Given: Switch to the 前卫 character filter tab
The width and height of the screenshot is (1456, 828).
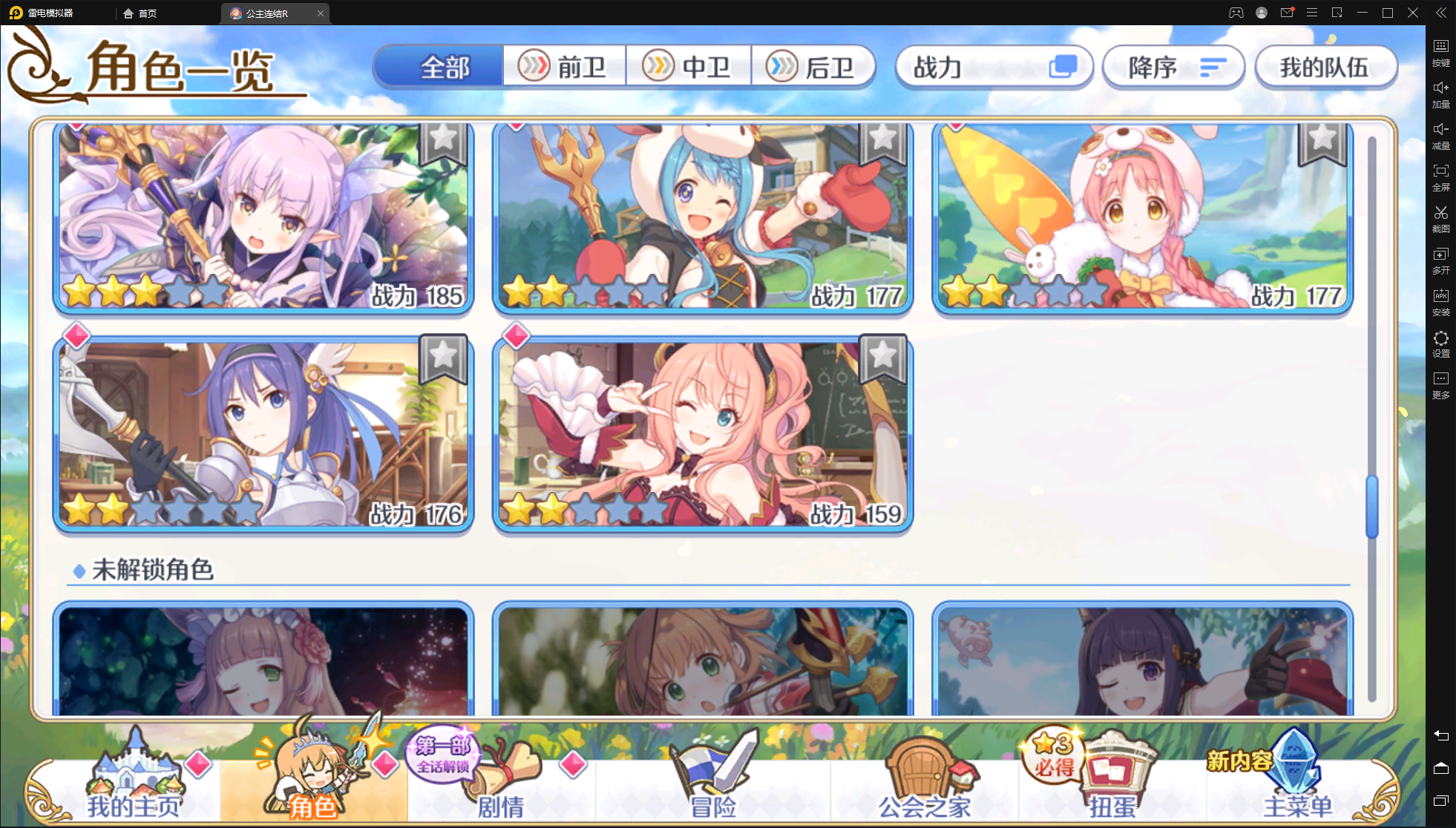Looking at the screenshot, I should [565, 66].
